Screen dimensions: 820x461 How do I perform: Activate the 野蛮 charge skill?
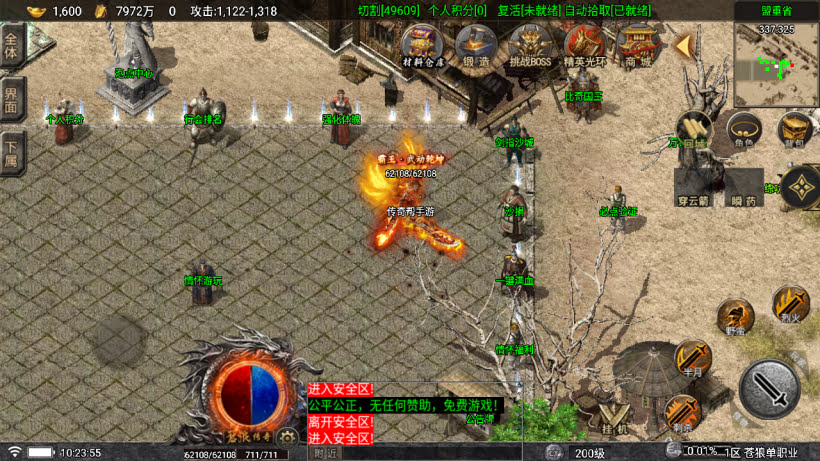click(x=735, y=316)
